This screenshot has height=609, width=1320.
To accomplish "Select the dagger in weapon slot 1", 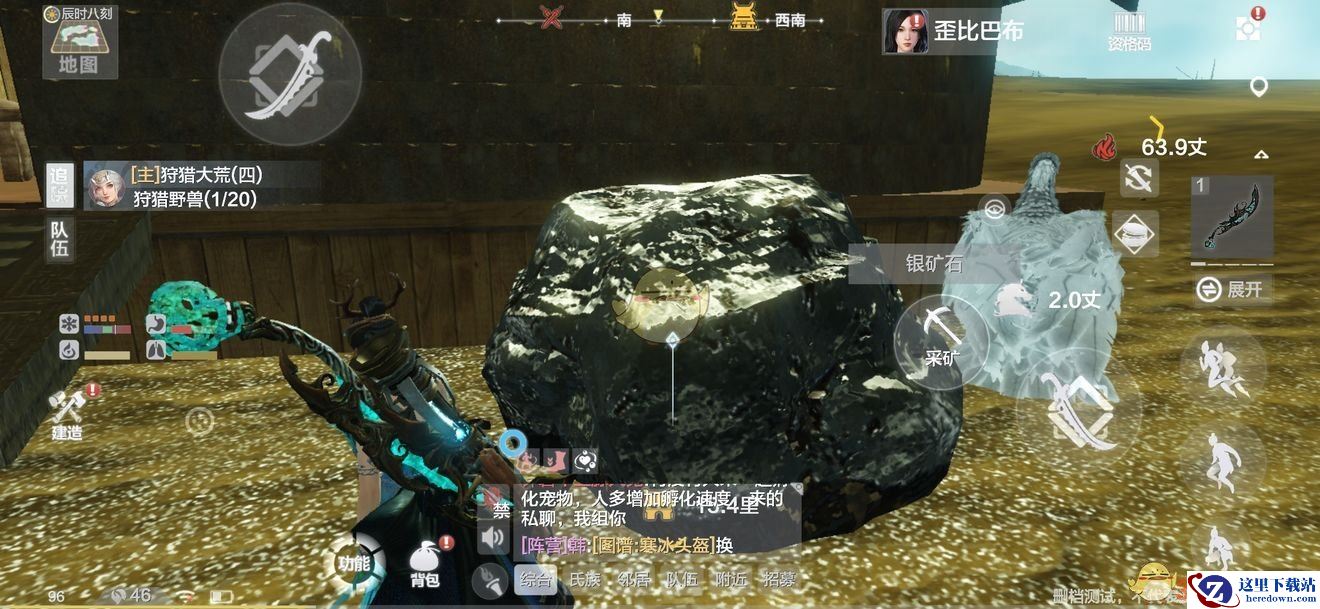I will (1232, 216).
